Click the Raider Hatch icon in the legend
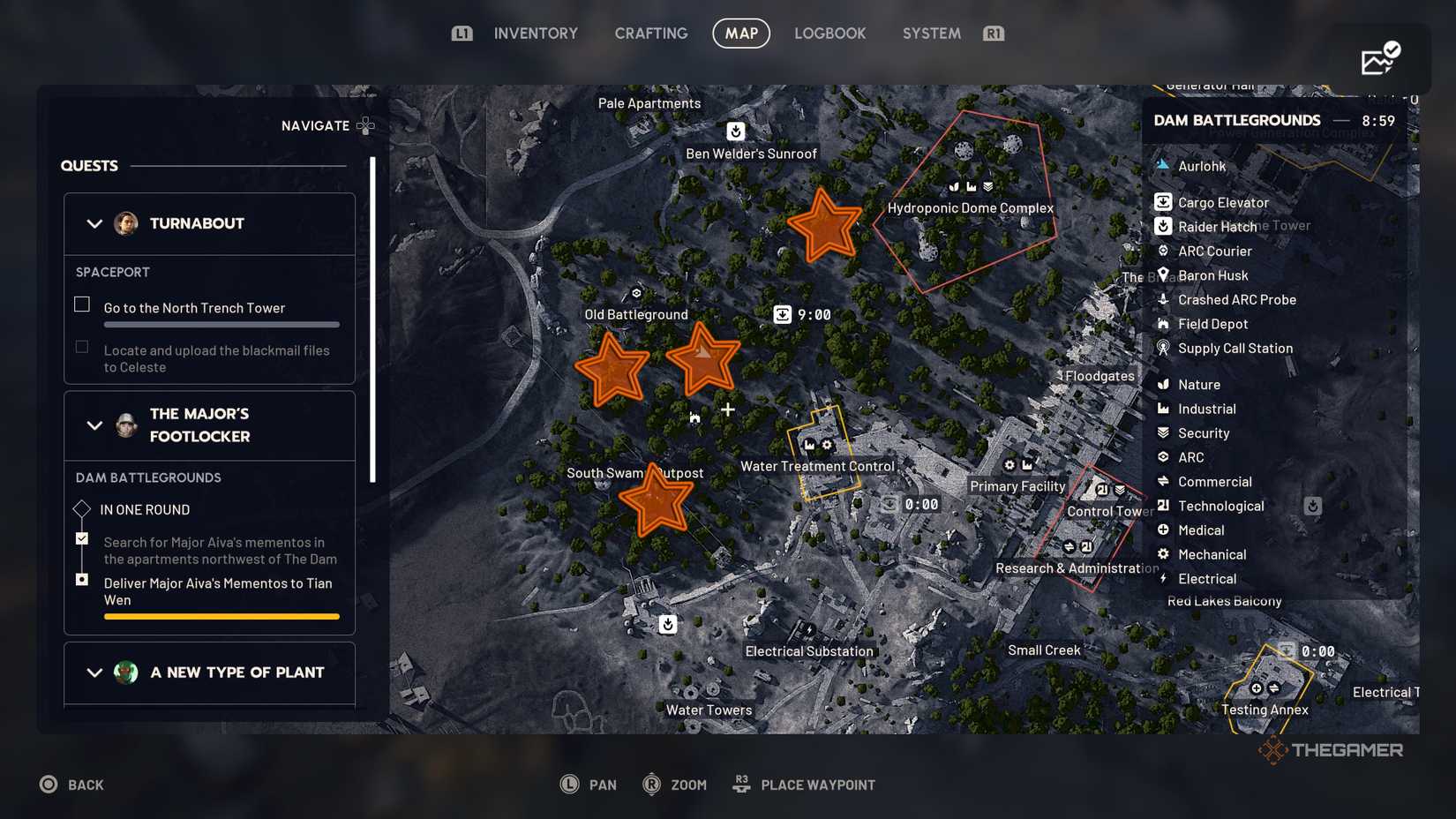Image resolution: width=1456 pixels, height=819 pixels. click(x=1164, y=227)
